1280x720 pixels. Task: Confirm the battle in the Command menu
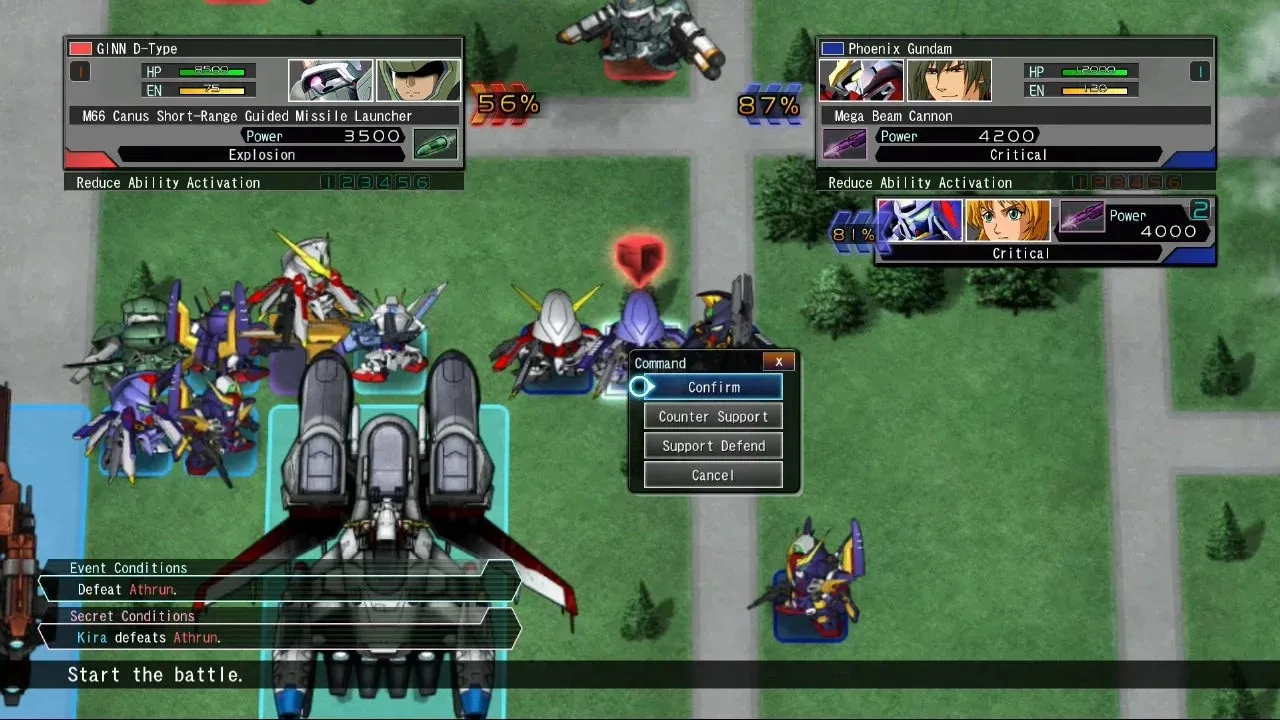click(713, 387)
